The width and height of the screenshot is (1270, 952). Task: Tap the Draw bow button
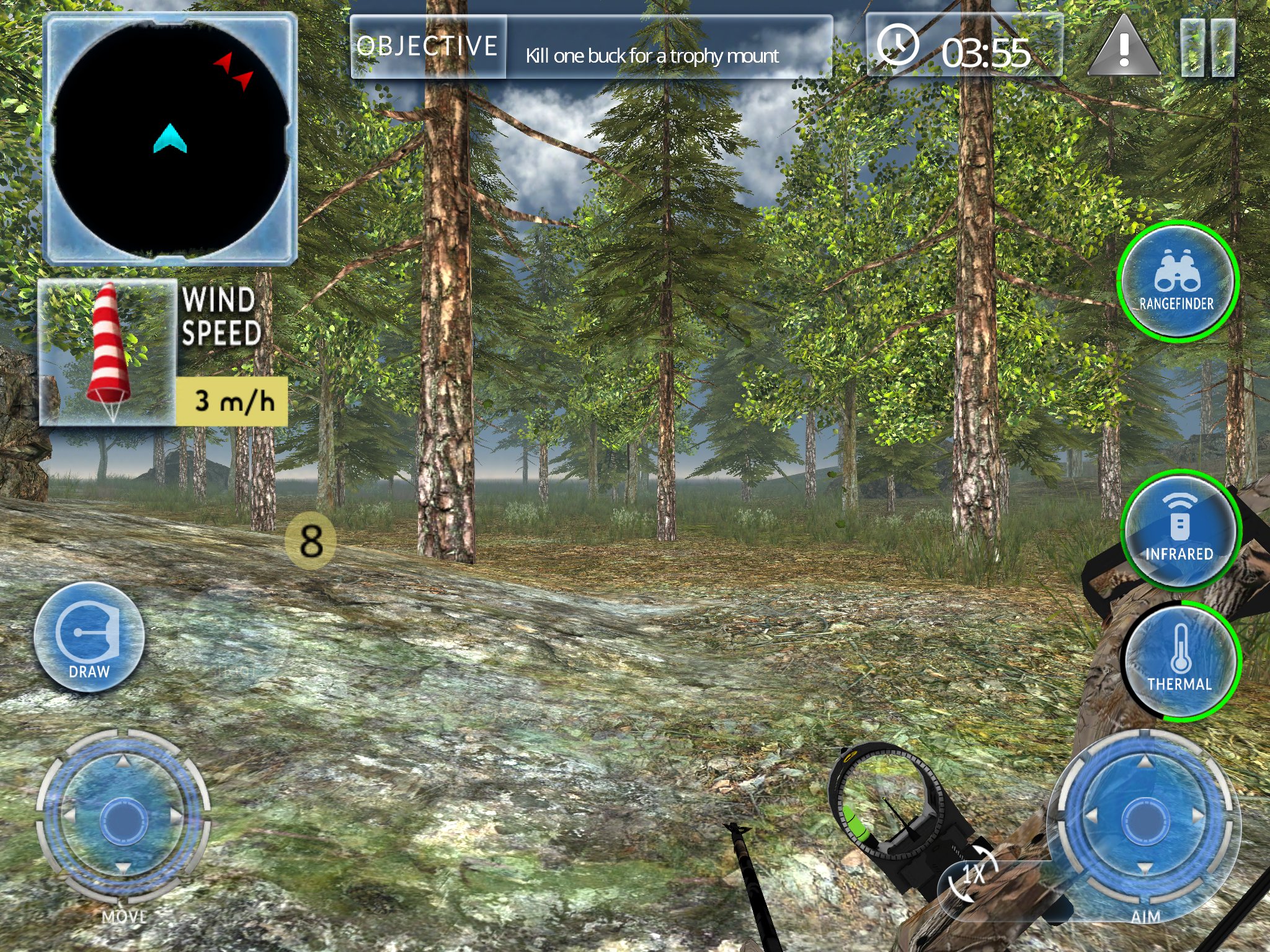click(x=89, y=638)
